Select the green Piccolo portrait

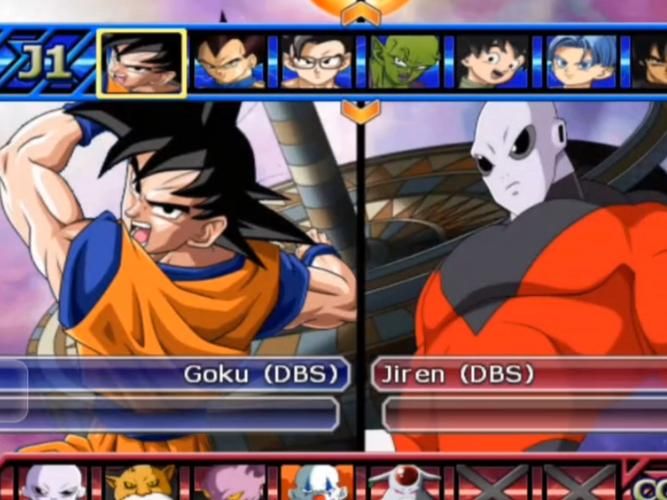coord(403,63)
